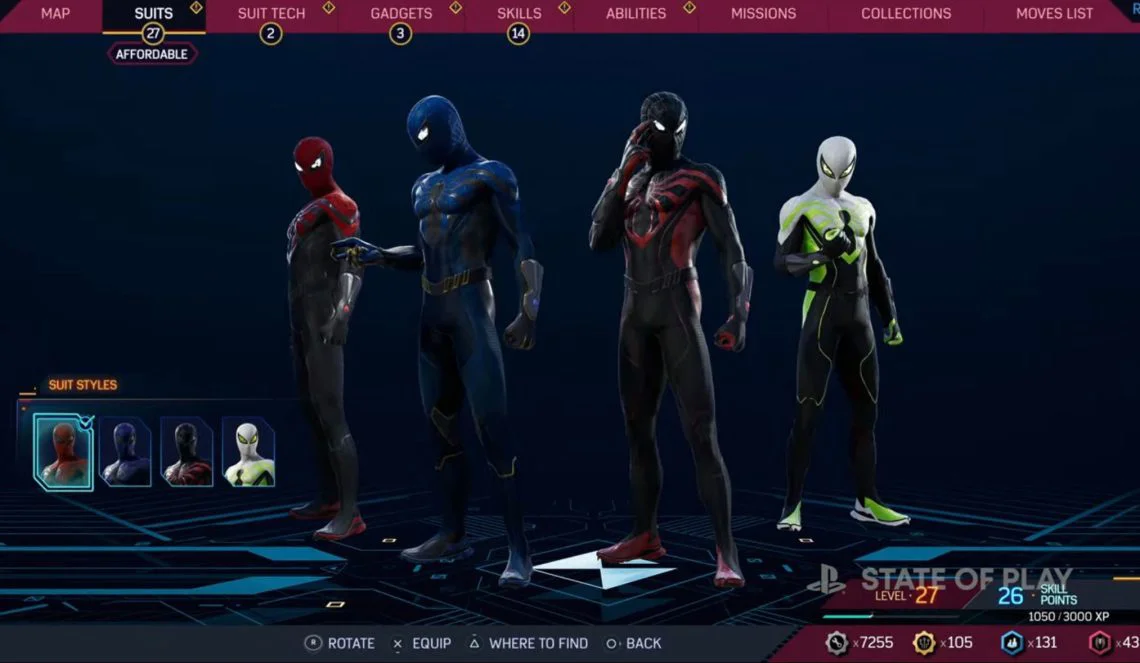Choose the white and green suit style

click(248, 452)
